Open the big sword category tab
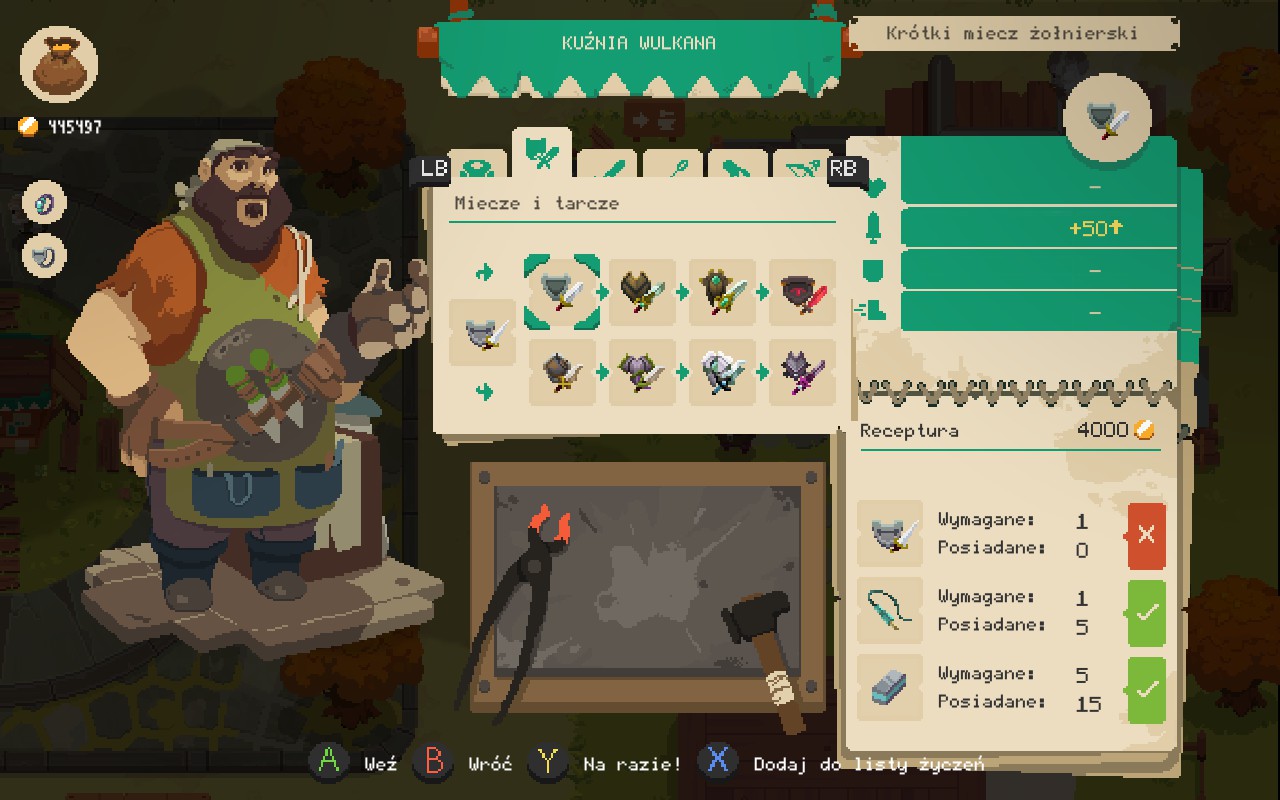1280x800 pixels. (x=607, y=170)
